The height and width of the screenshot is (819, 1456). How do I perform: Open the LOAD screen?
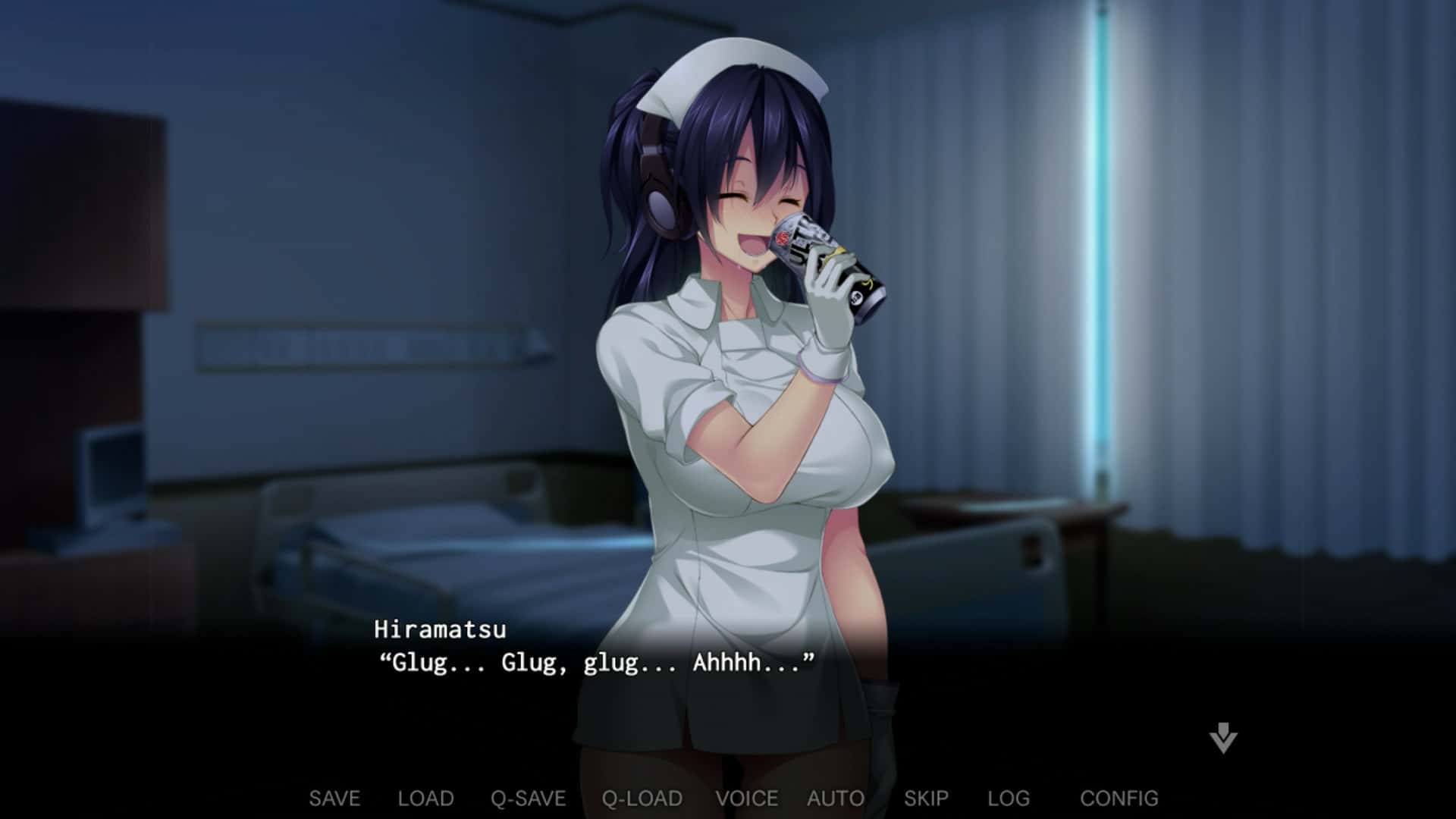point(425,798)
